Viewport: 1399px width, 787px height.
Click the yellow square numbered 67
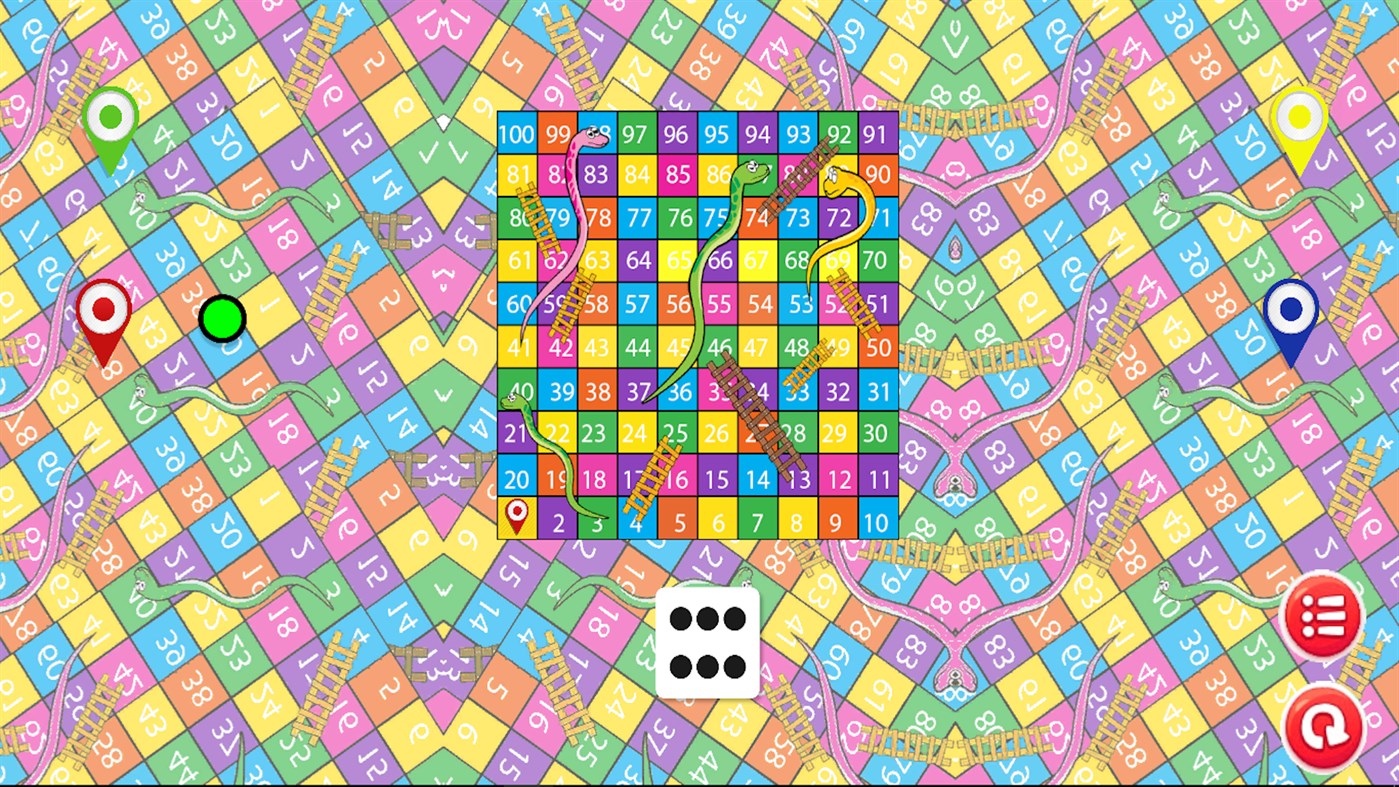pyautogui.click(x=757, y=261)
